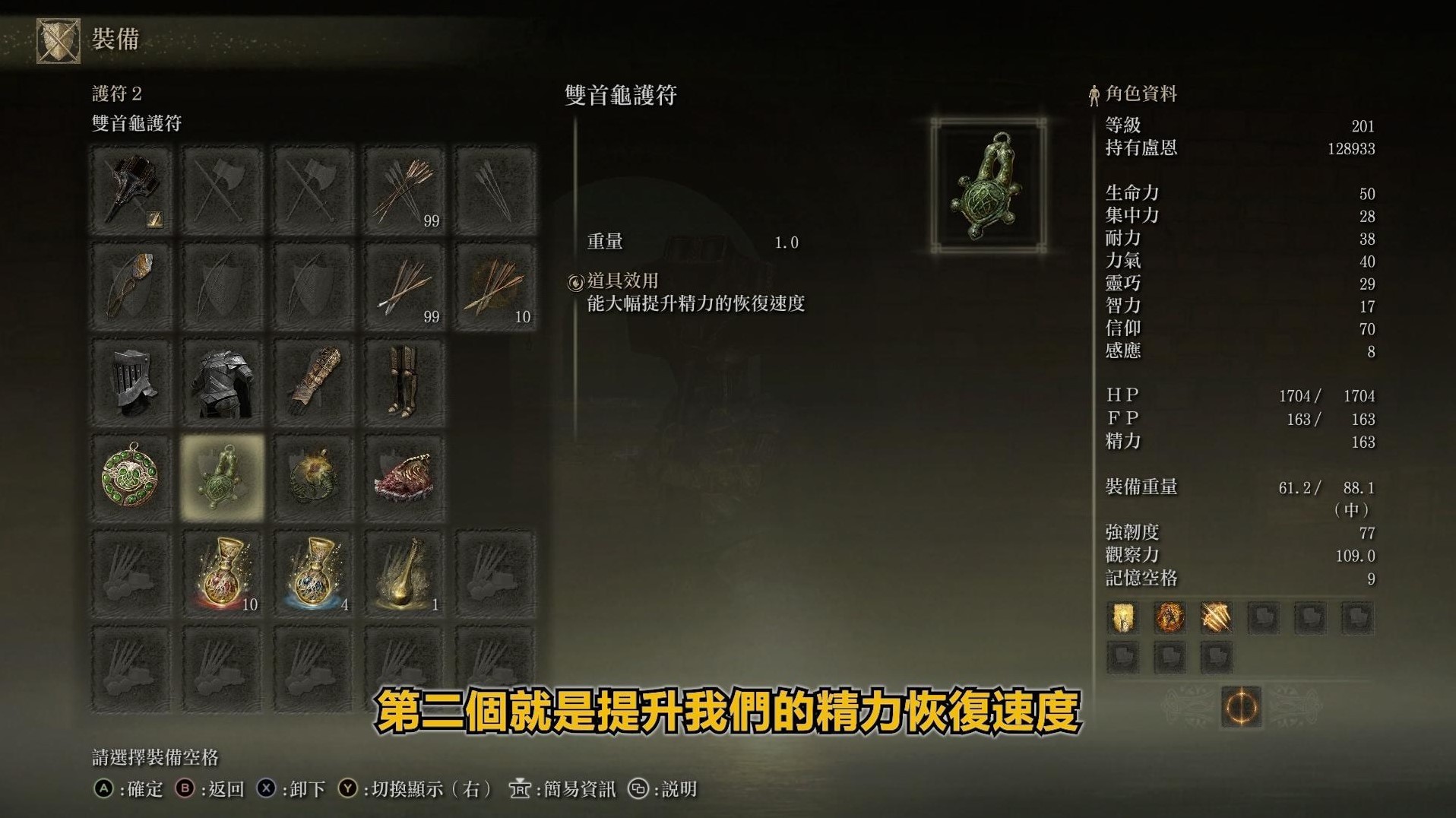Select the golden perfume bottle item
This screenshot has width=1456, height=818.
[405, 571]
